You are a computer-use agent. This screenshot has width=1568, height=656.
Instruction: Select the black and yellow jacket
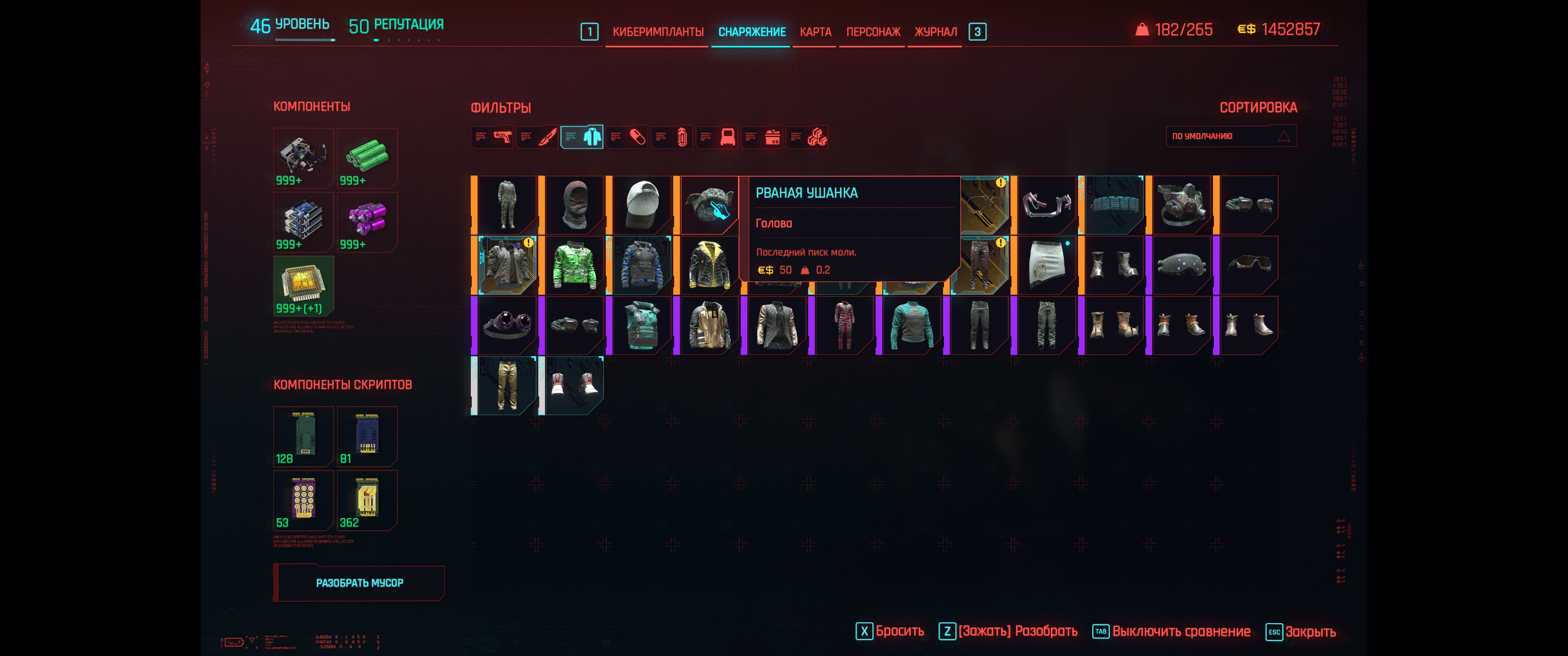pyautogui.click(x=709, y=265)
